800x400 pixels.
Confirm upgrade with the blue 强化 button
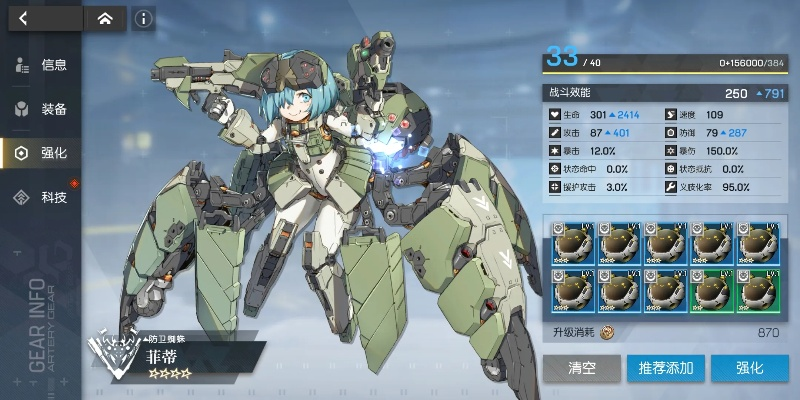pyautogui.click(x=750, y=368)
